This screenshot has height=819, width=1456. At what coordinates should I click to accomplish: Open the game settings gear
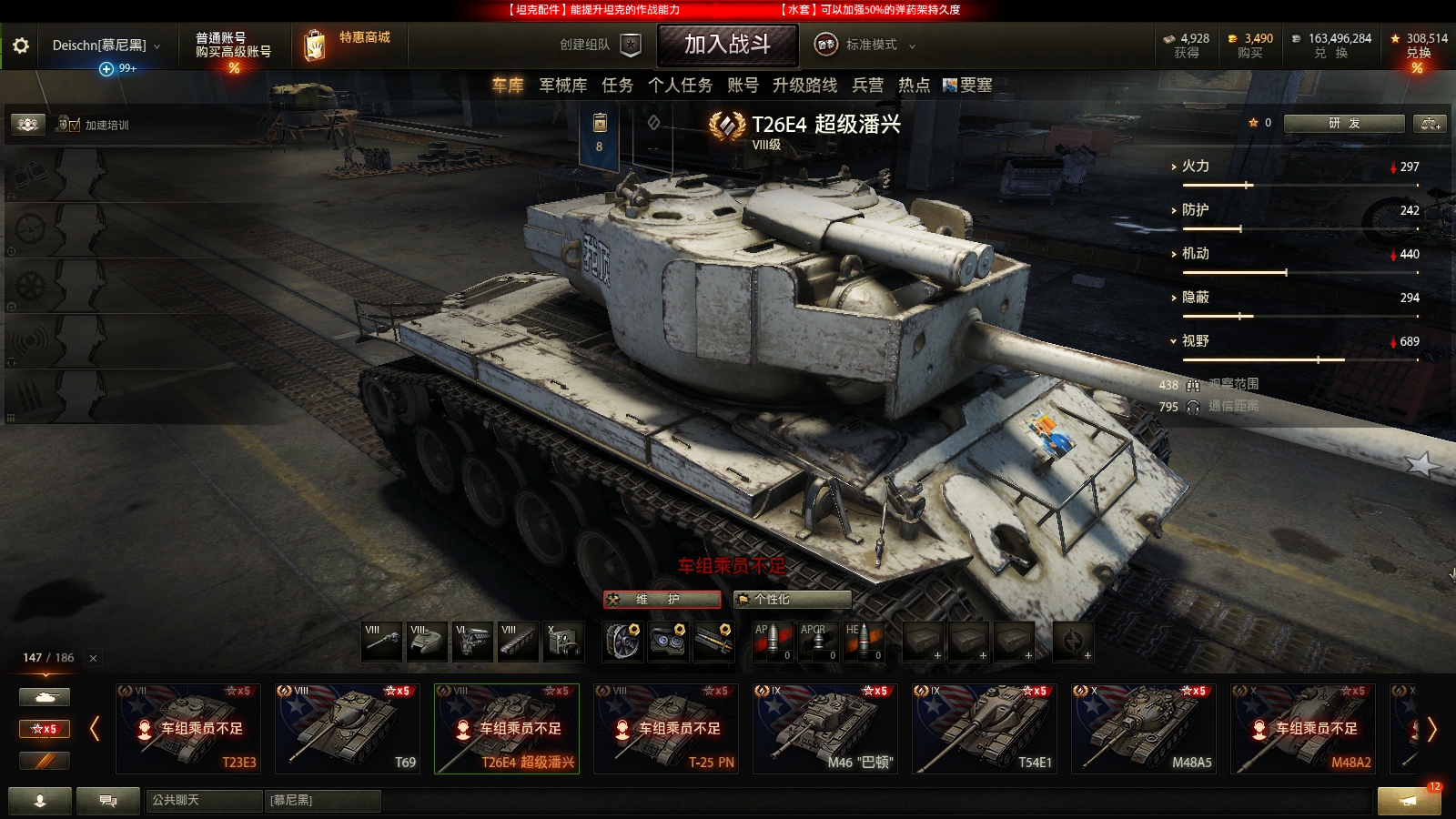pos(23,44)
